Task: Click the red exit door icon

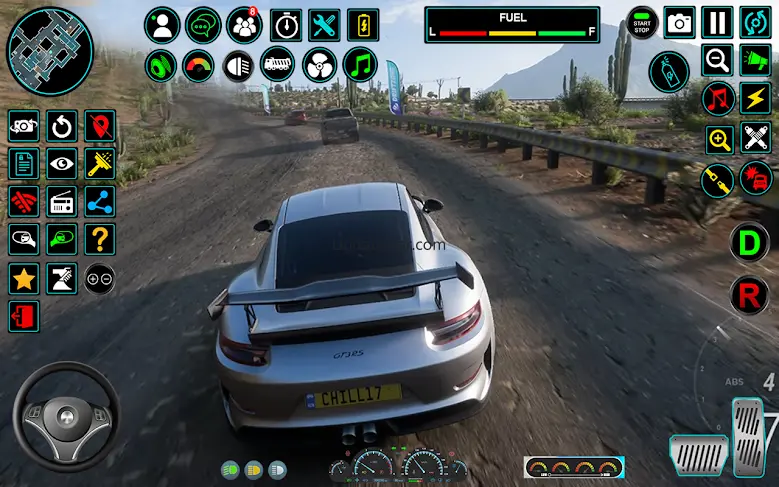Action: coord(24,316)
